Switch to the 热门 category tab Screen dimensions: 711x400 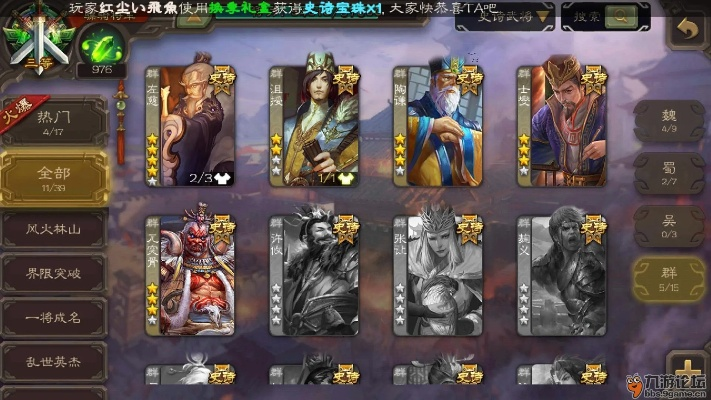53,124
